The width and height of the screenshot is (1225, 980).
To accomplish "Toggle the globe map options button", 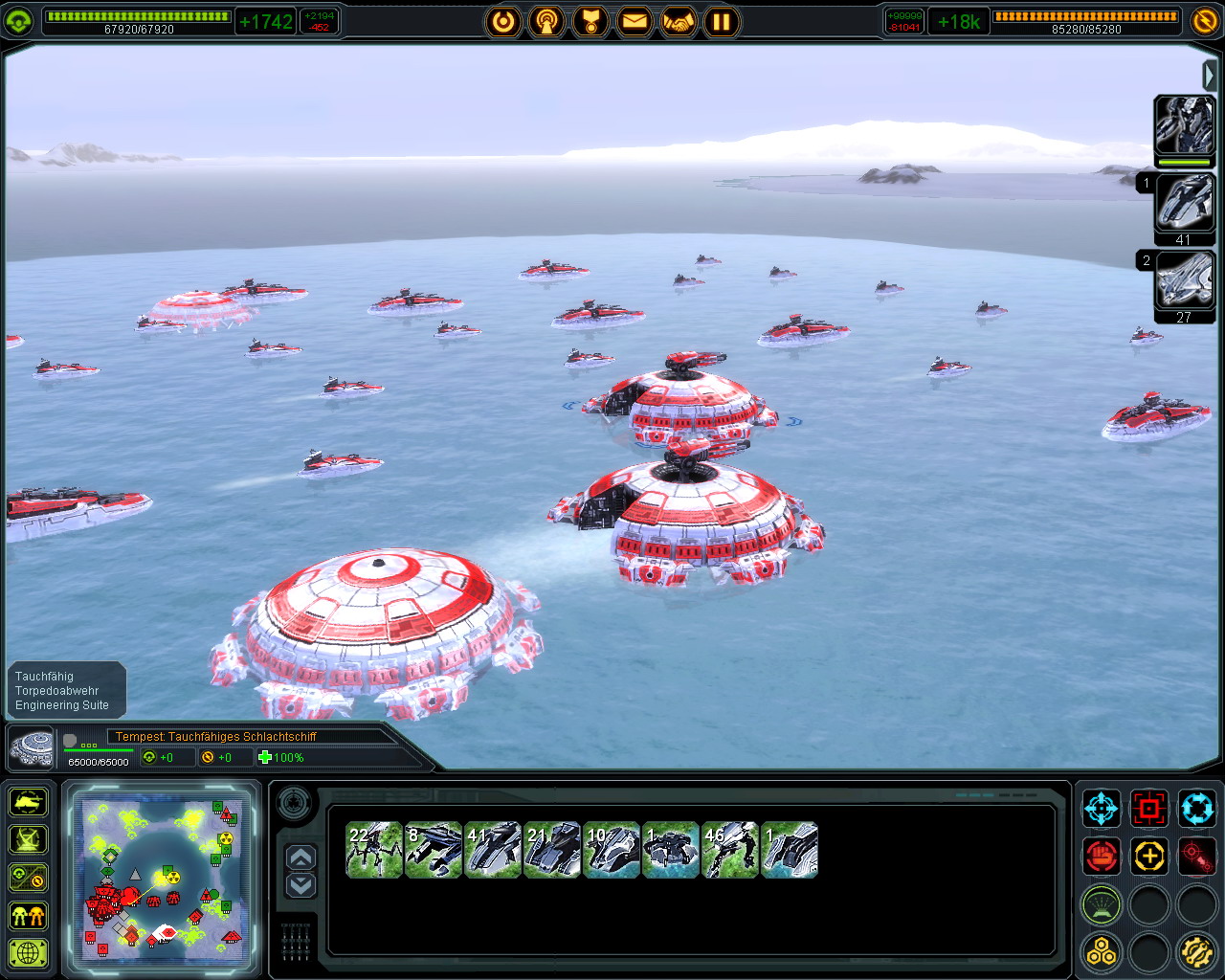I will [29, 953].
